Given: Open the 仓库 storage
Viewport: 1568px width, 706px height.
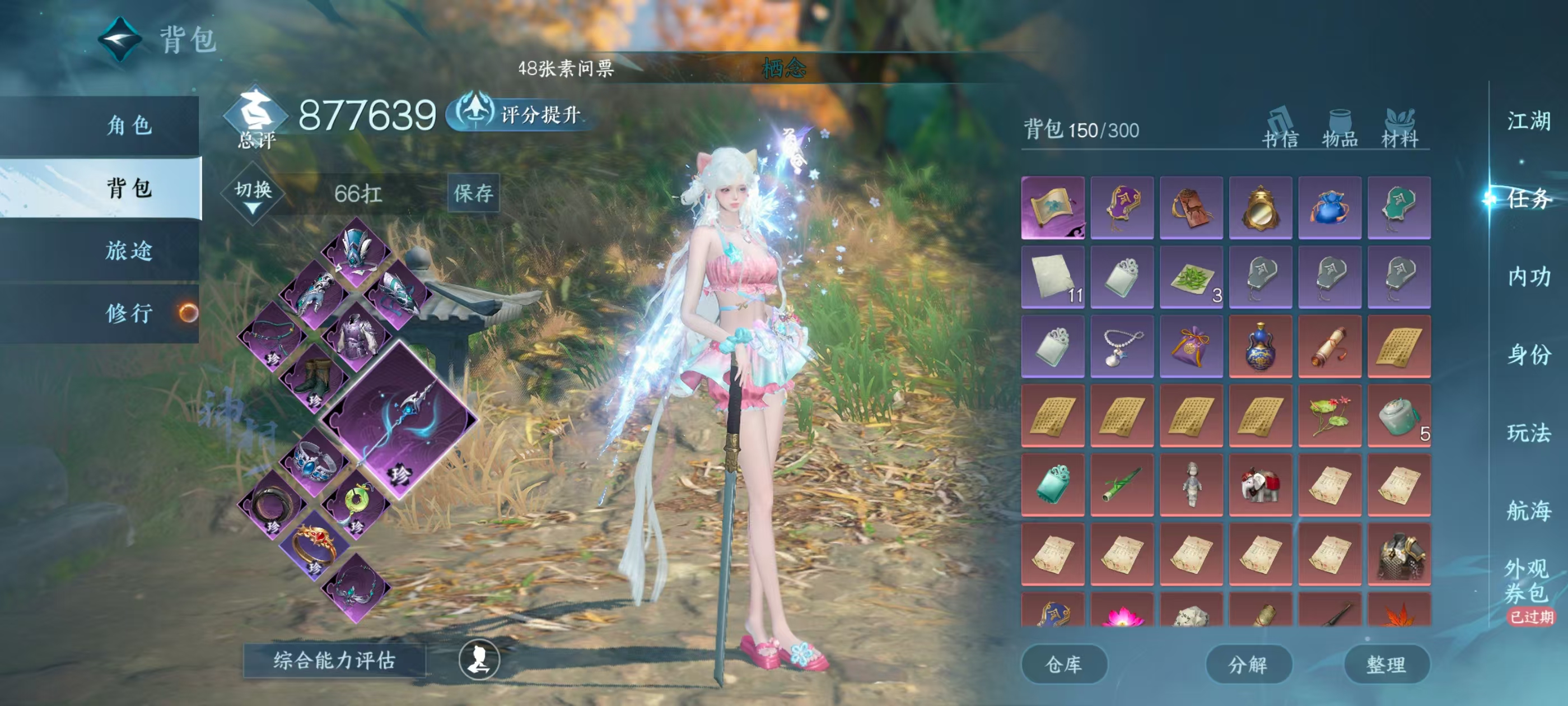Looking at the screenshot, I should pyautogui.click(x=1063, y=664).
